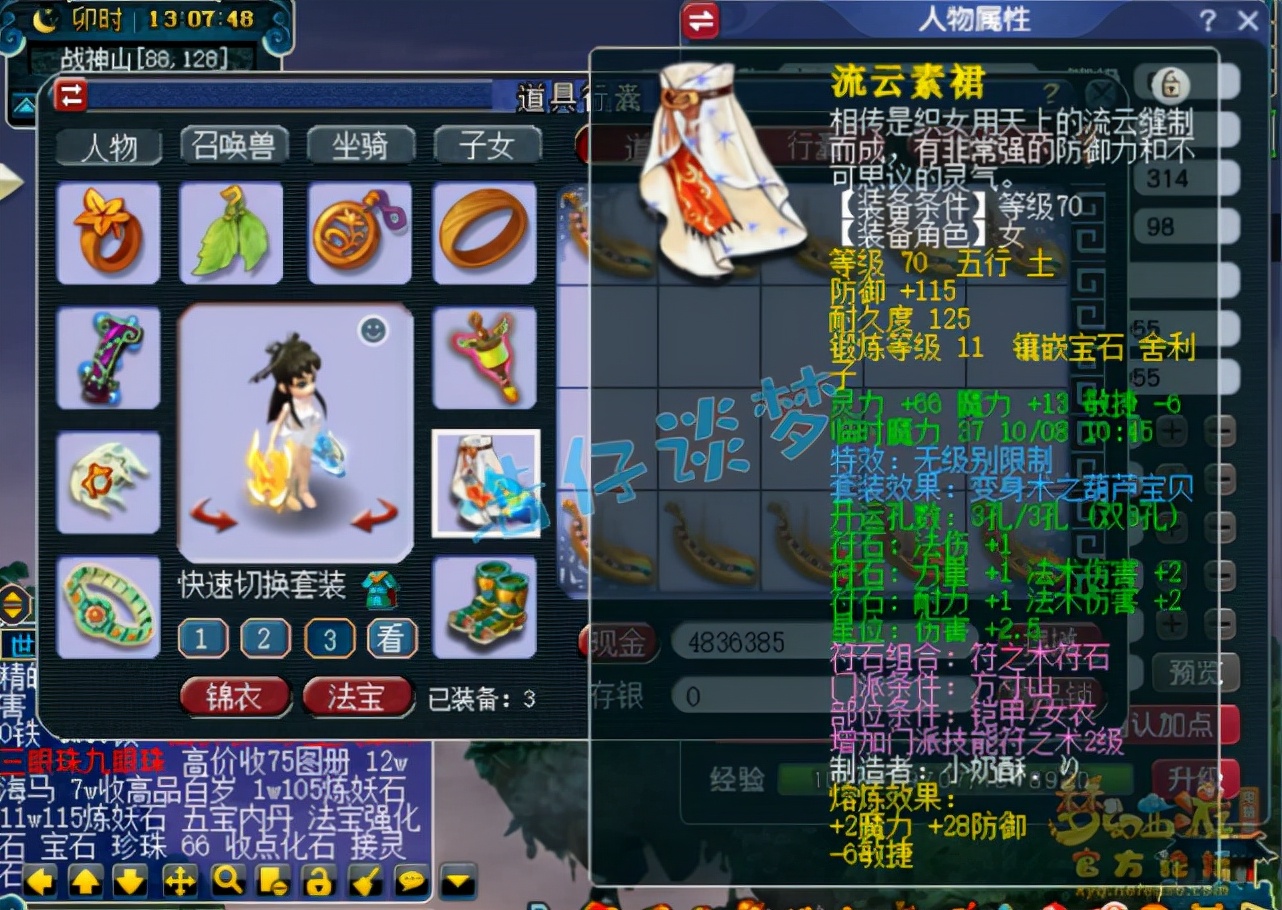Switch to the 召唤兽 tab
The image size is (1282, 910).
(235, 144)
